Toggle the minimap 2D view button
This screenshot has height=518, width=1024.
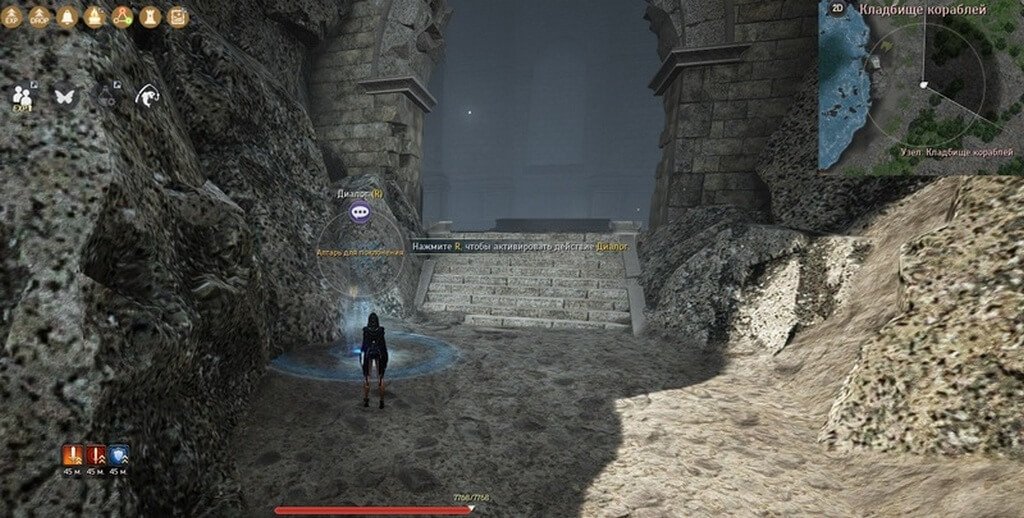[x=837, y=10]
